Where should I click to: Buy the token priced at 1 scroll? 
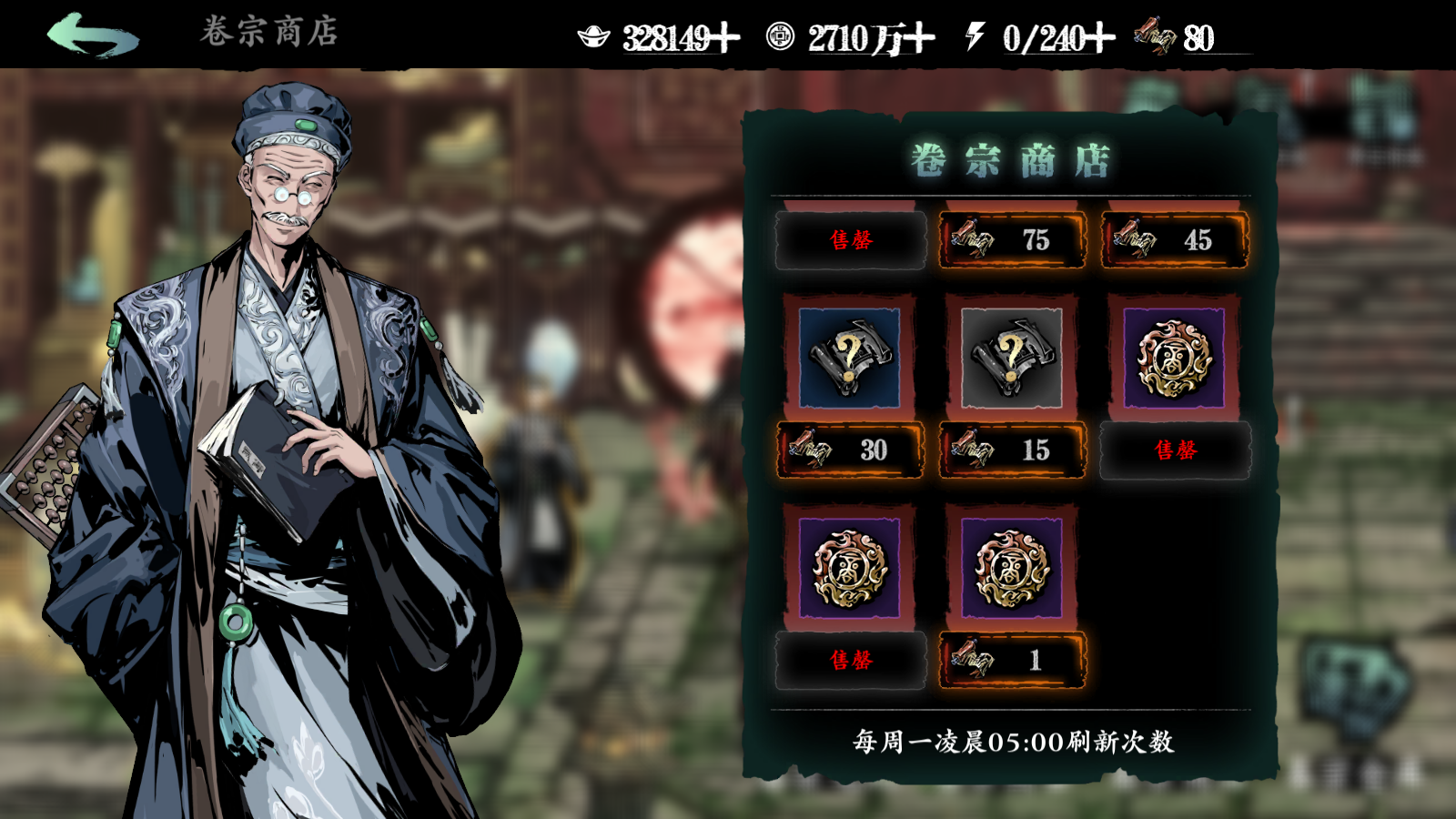coord(1012,660)
